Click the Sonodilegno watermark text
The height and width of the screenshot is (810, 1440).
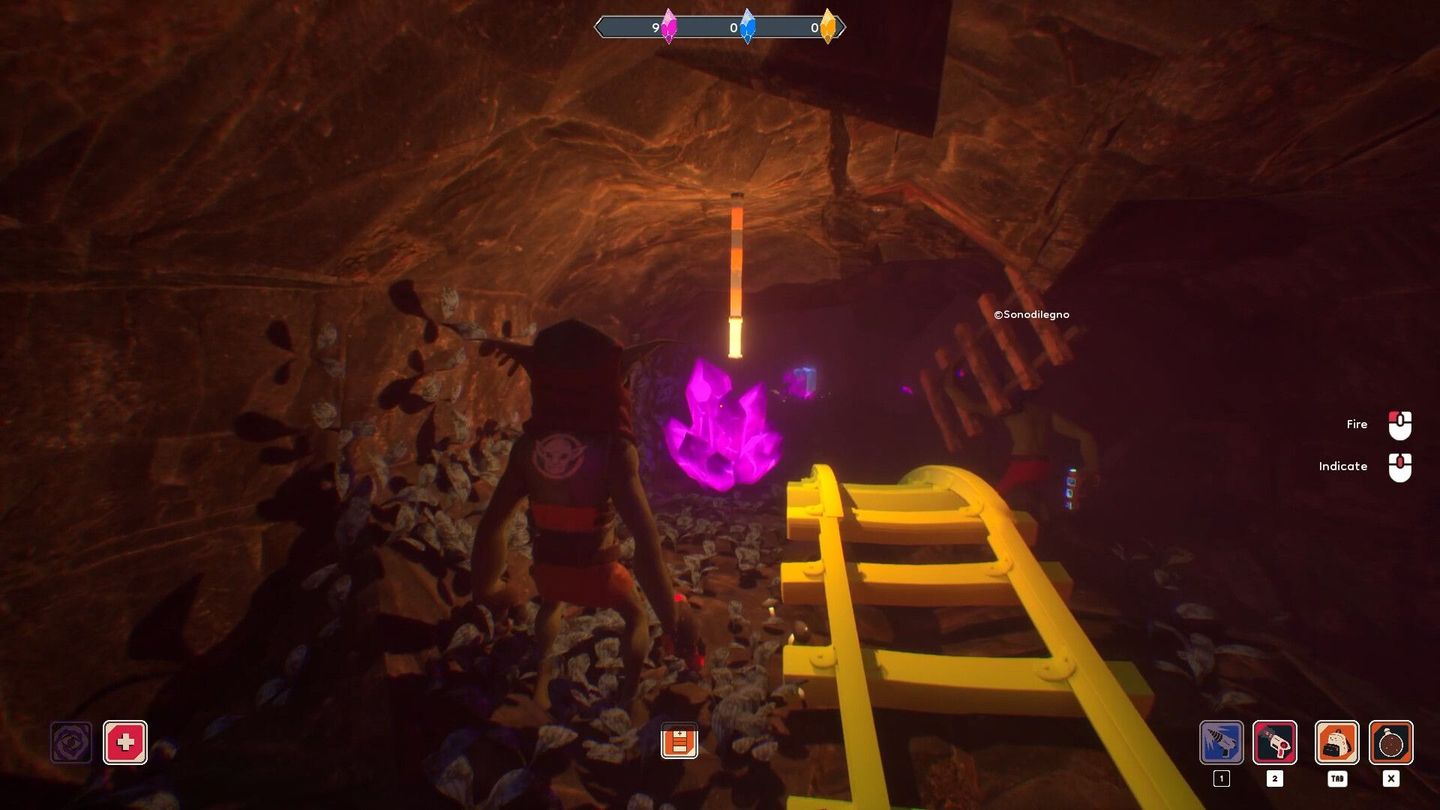point(1031,314)
